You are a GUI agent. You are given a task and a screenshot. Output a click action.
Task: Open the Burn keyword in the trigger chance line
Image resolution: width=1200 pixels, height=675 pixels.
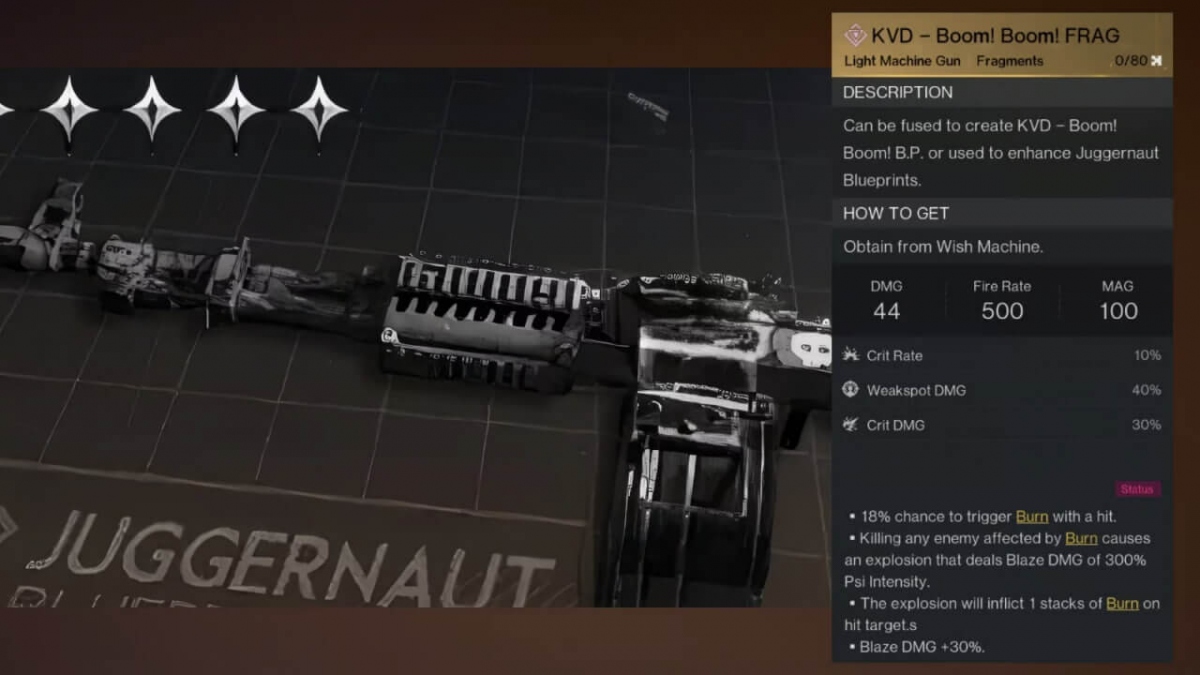pyautogui.click(x=1032, y=516)
